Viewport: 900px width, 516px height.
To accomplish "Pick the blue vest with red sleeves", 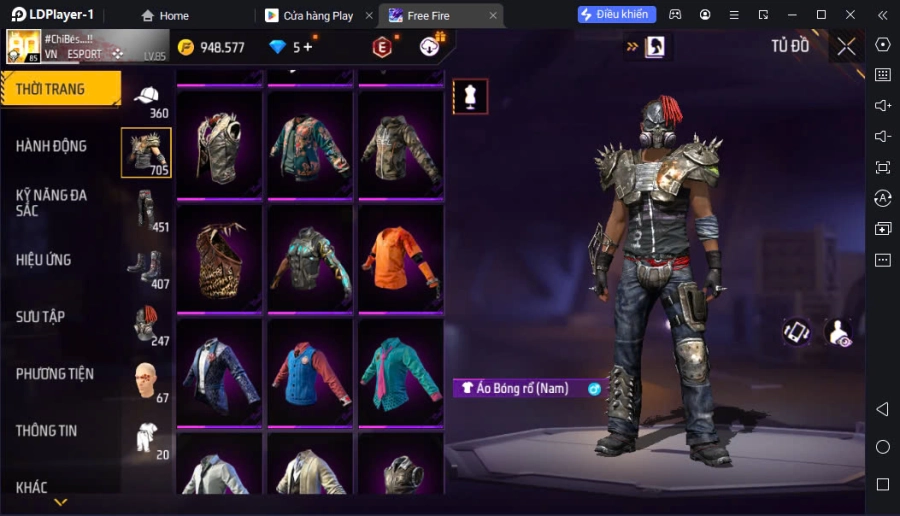I will coord(310,374).
